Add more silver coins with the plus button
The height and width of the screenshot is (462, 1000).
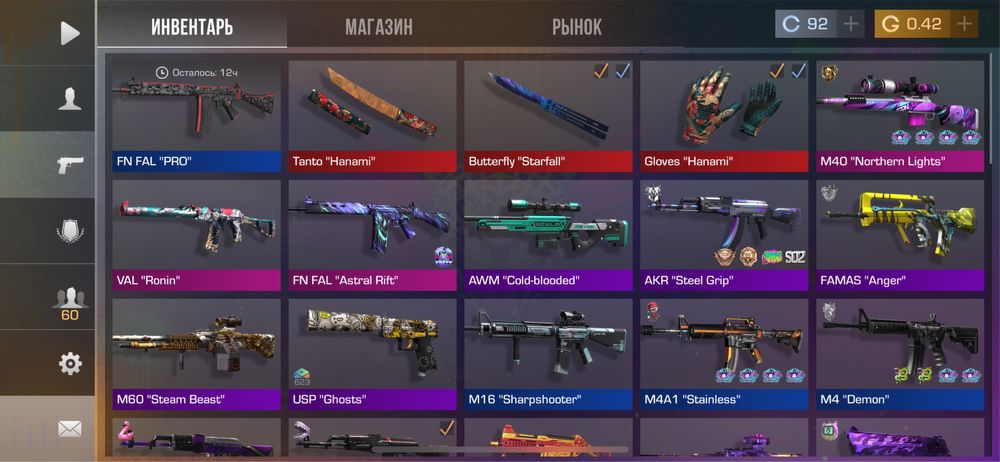click(851, 24)
